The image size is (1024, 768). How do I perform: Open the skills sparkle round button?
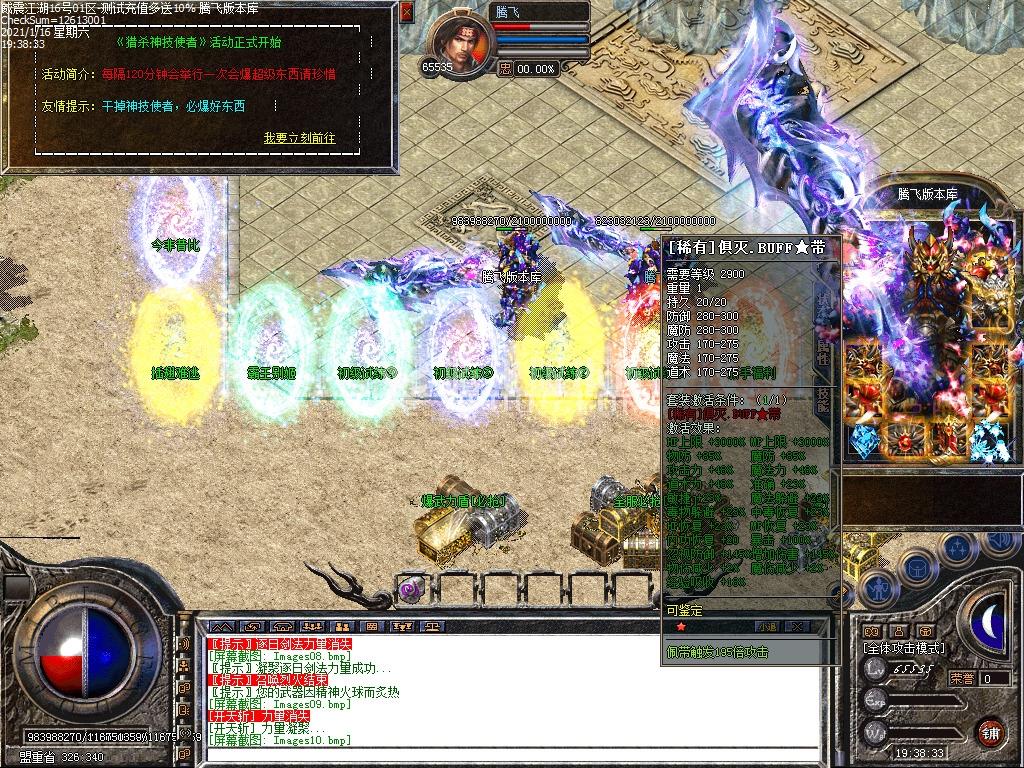pos(957,549)
